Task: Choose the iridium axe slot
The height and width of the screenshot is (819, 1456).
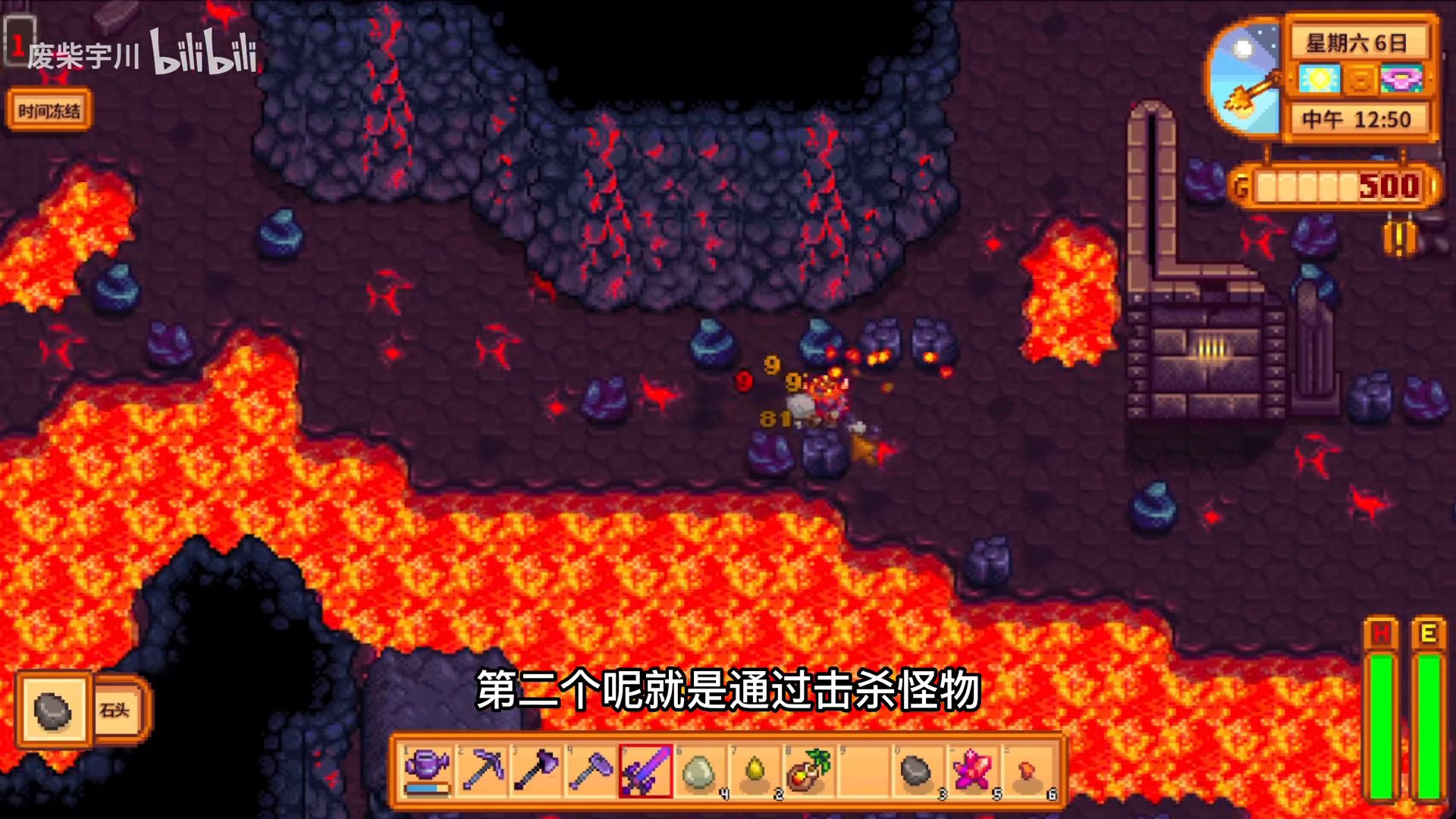Action: coord(537,770)
